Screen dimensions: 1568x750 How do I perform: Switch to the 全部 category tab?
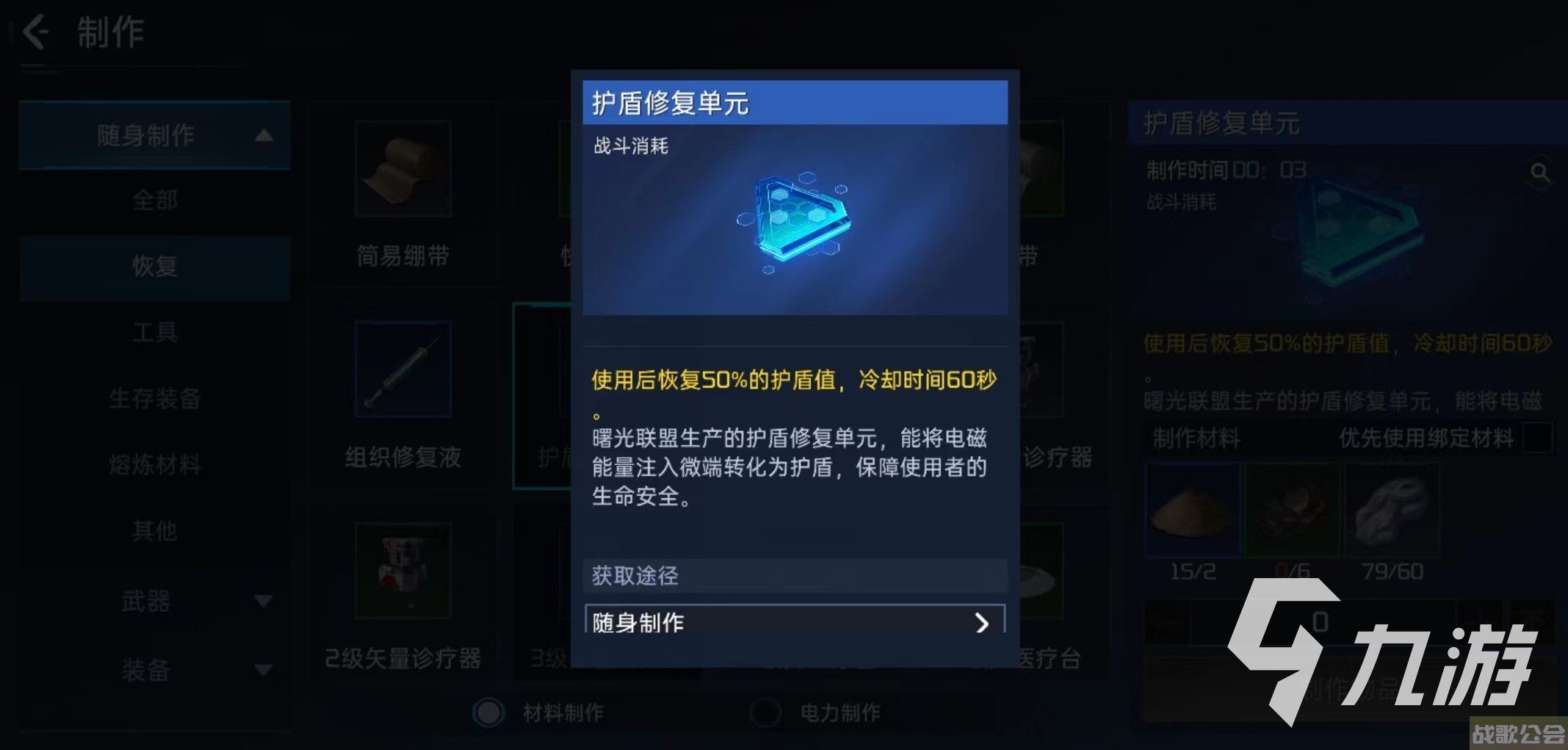pos(154,201)
